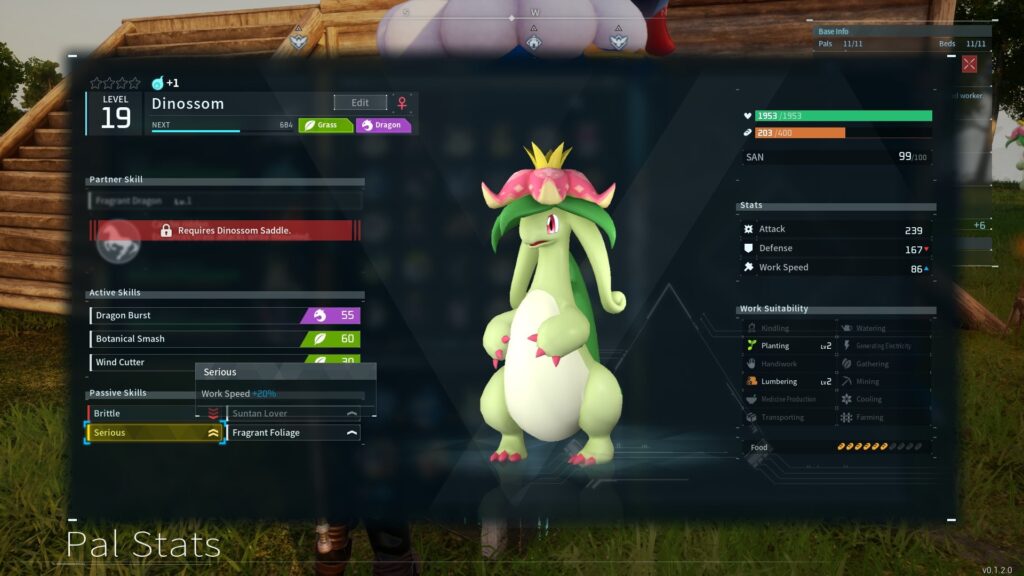Click the Dragon element type tag

click(x=383, y=126)
